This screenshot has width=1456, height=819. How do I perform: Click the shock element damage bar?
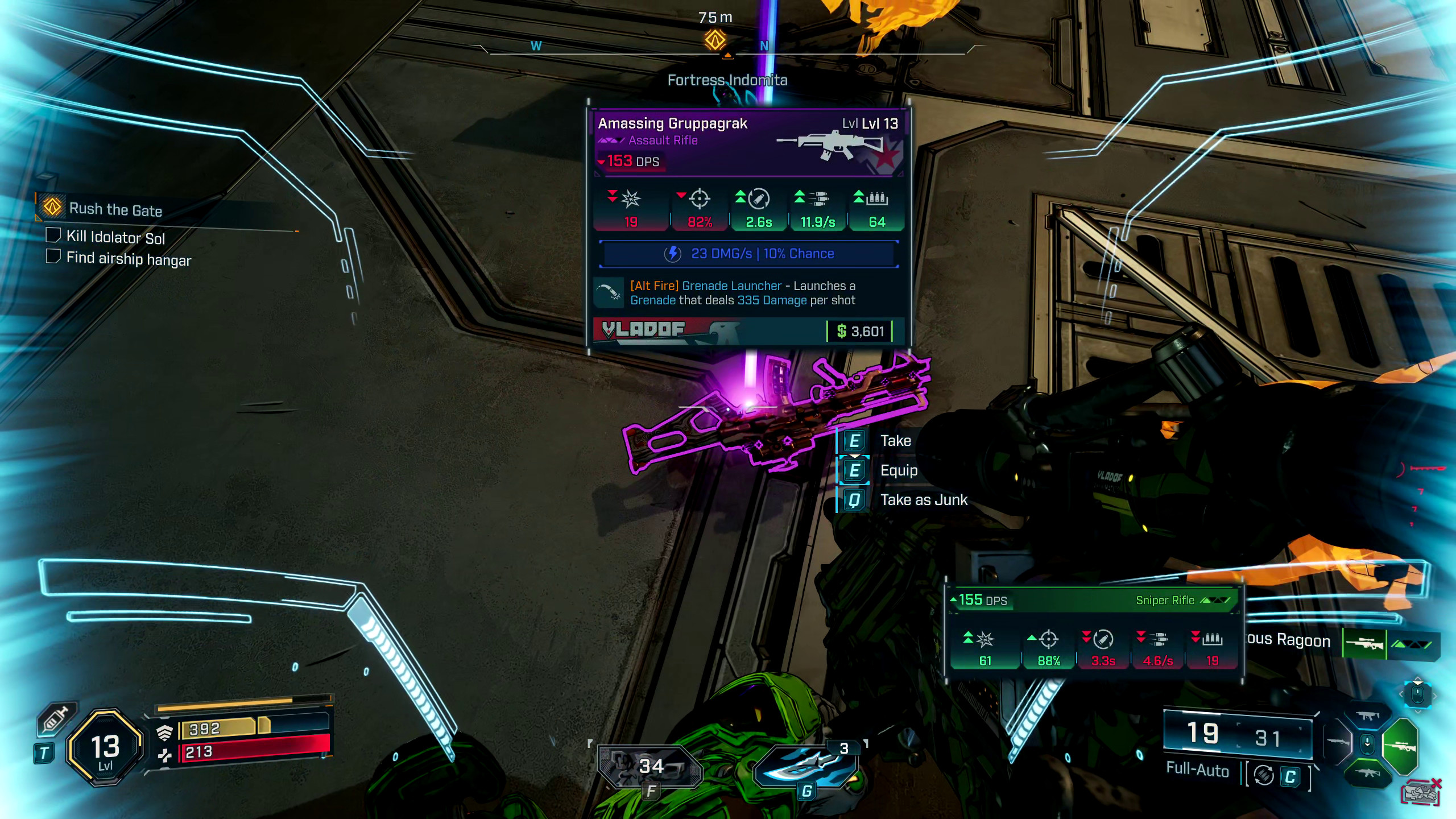[x=748, y=254]
